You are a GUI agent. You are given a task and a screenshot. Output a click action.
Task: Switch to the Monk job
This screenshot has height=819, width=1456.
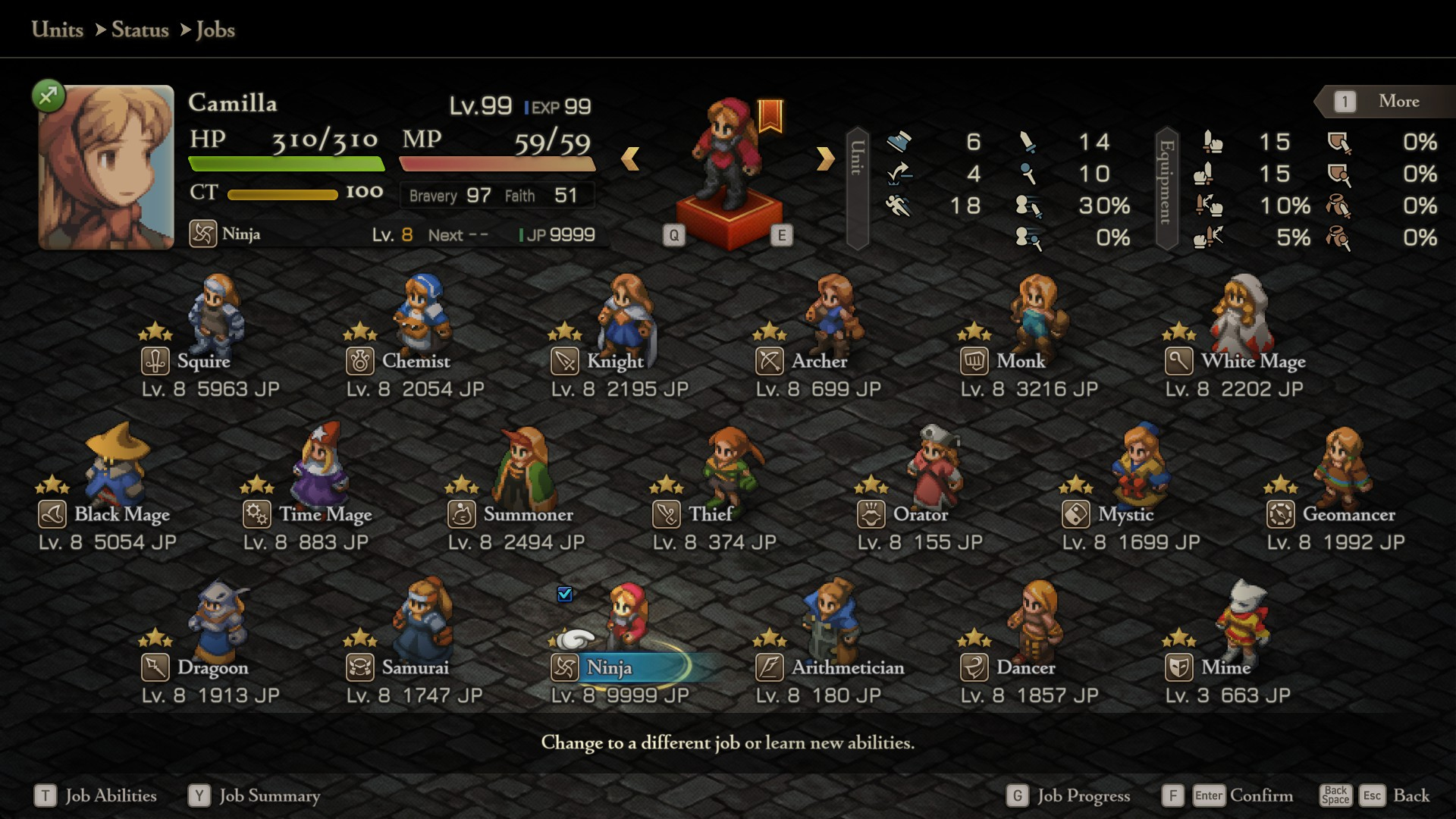pyautogui.click(x=1021, y=362)
